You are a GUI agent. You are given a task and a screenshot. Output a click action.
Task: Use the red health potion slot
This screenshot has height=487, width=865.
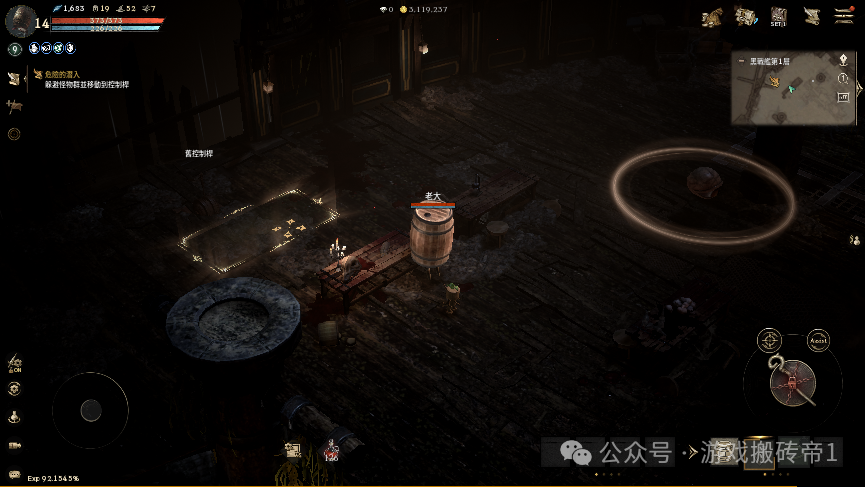pos(330,452)
